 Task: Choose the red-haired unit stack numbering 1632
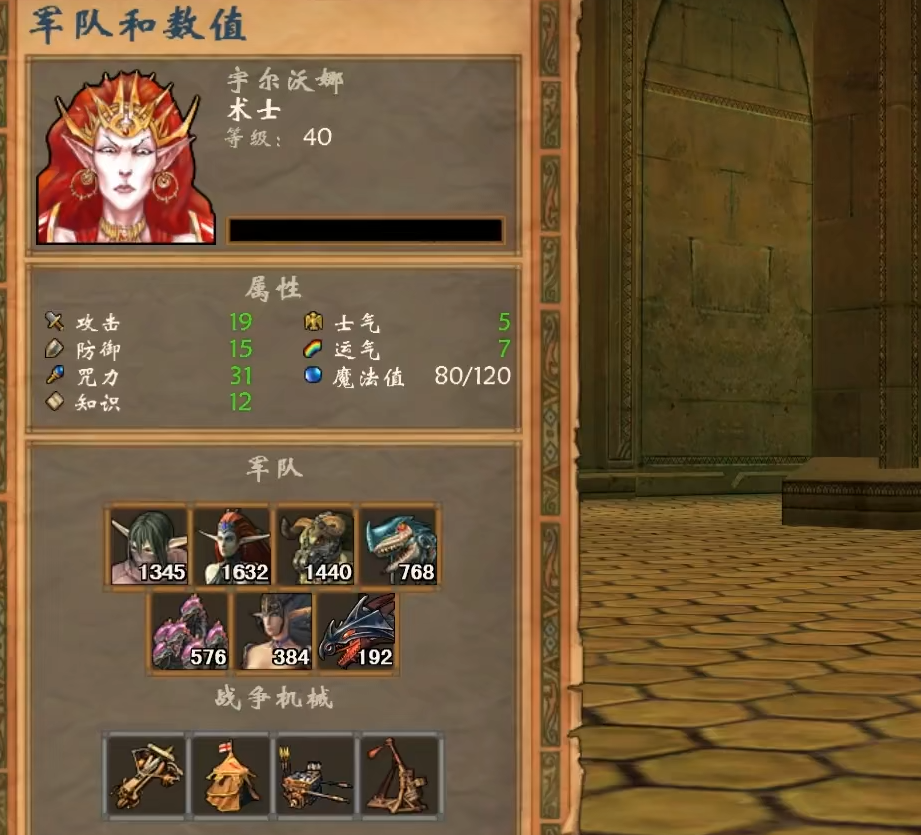pos(232,546)
